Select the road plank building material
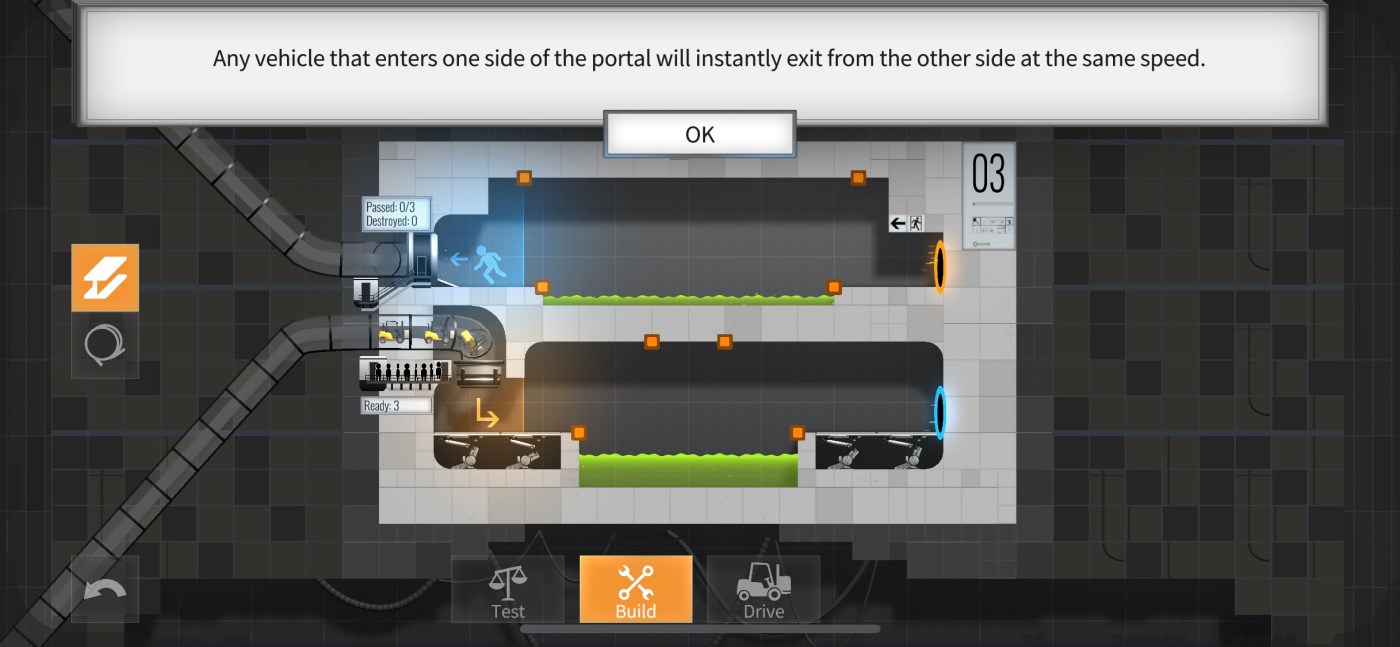The width and height of the screenshot is (1400, 647). coord(105,278)
